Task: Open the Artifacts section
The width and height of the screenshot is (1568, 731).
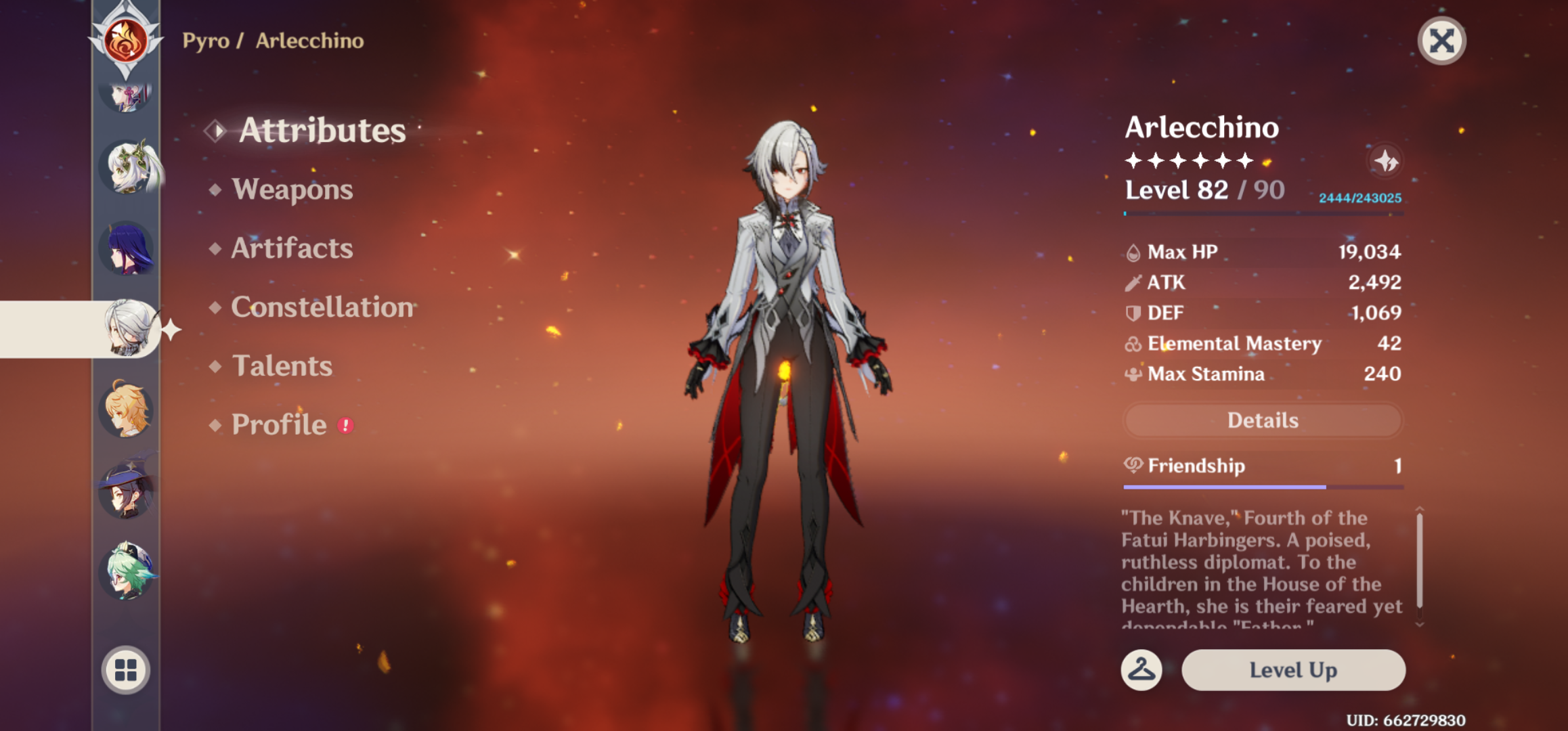Action: tap(292, 249)
